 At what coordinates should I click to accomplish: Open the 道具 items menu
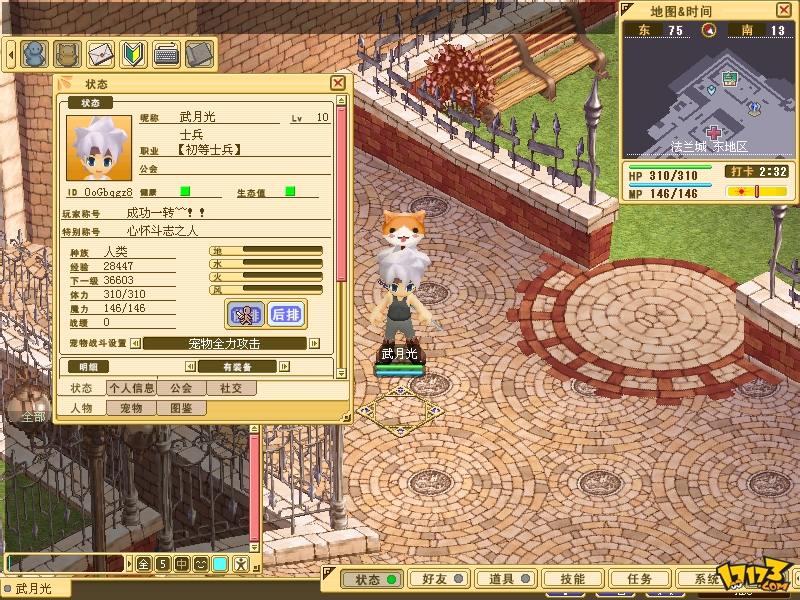pos(503,579)
